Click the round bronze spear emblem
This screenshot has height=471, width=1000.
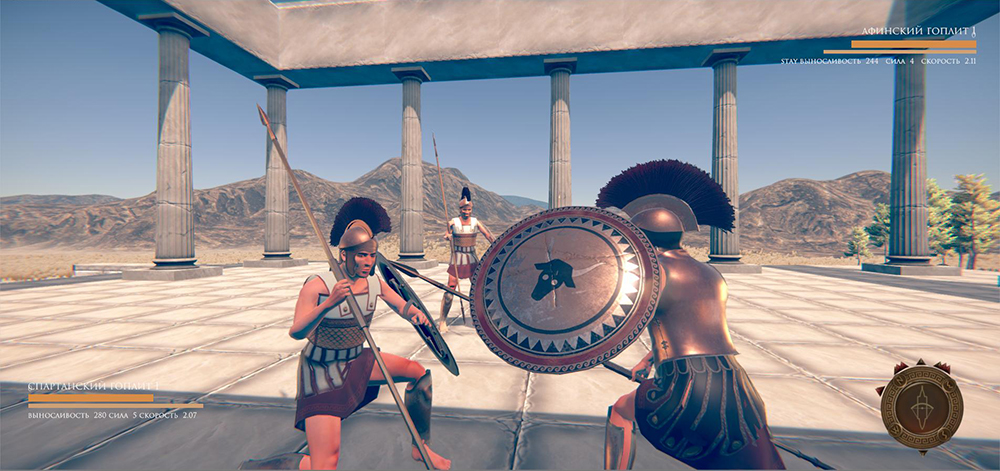point(921,407)
